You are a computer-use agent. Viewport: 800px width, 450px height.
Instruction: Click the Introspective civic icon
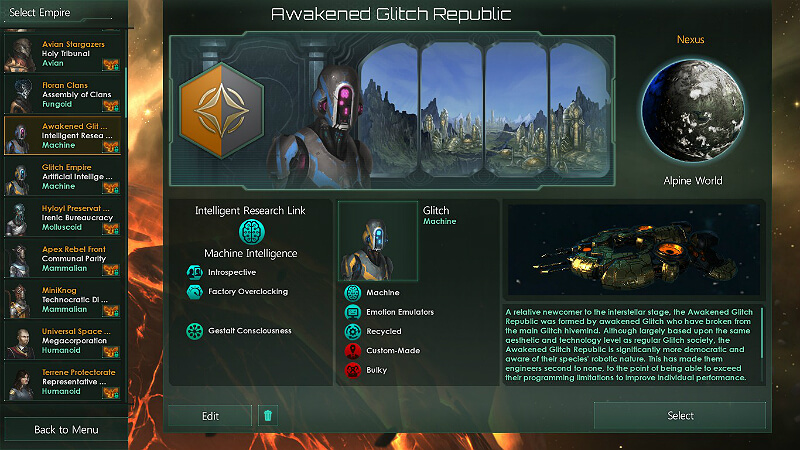195,272
